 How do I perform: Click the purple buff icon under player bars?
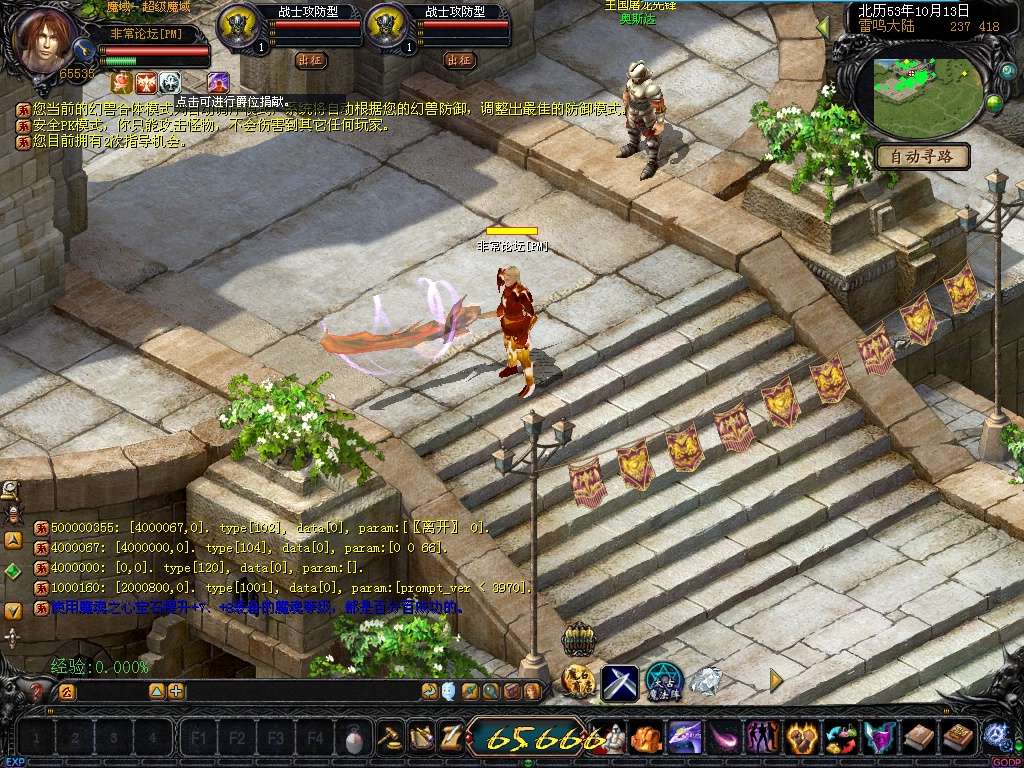[x=218, y=82]
